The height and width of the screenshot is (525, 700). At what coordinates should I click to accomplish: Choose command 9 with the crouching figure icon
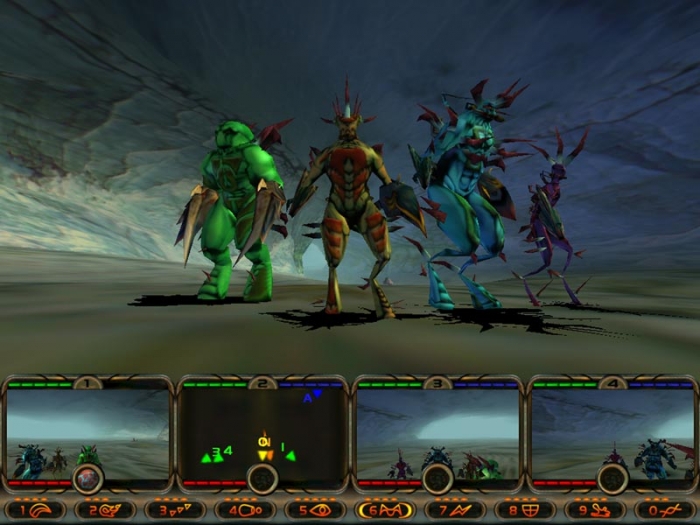coord(595,509)
